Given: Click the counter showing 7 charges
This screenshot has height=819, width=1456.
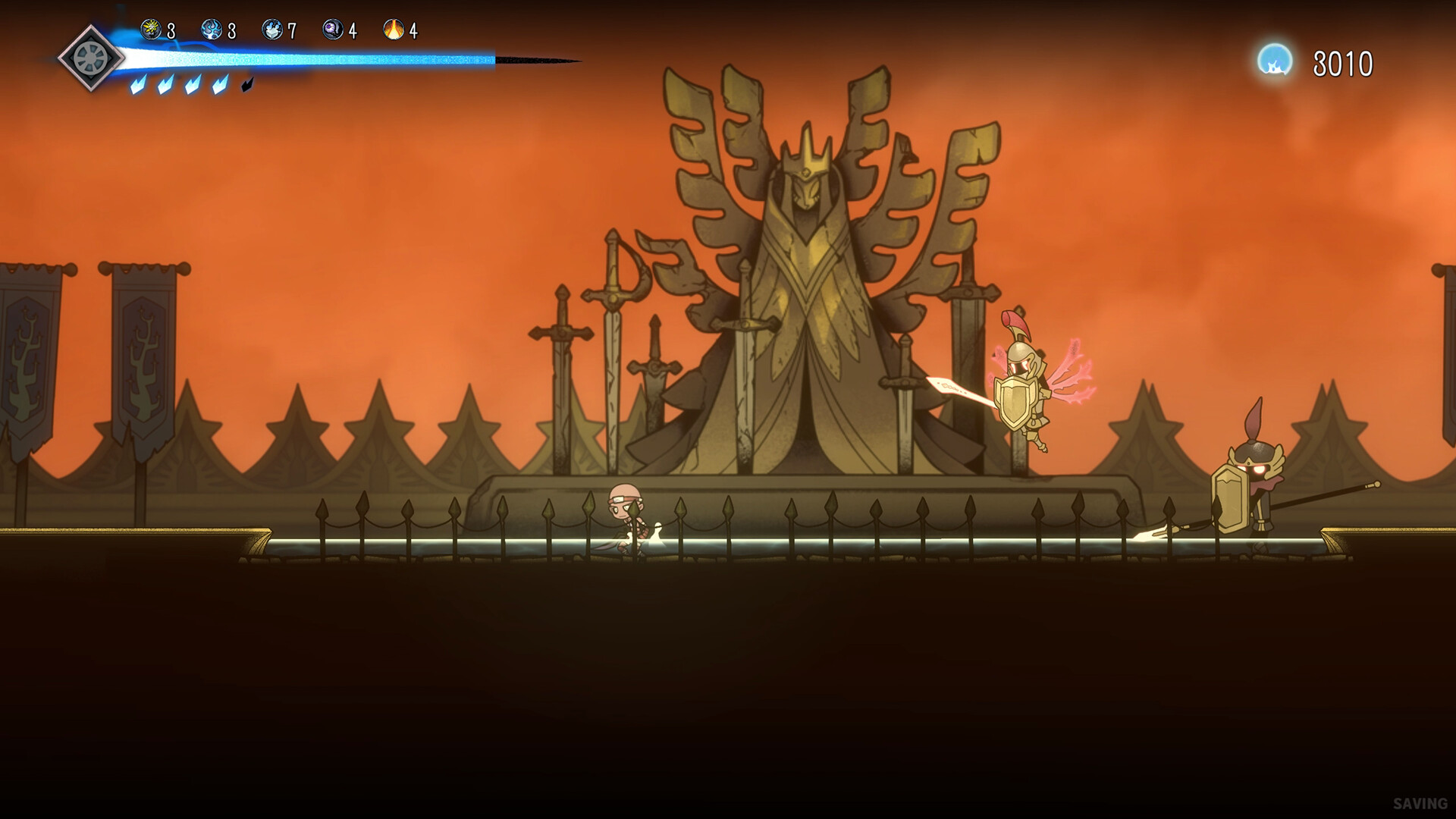Looking at the screenshot, I should [293, 30].
